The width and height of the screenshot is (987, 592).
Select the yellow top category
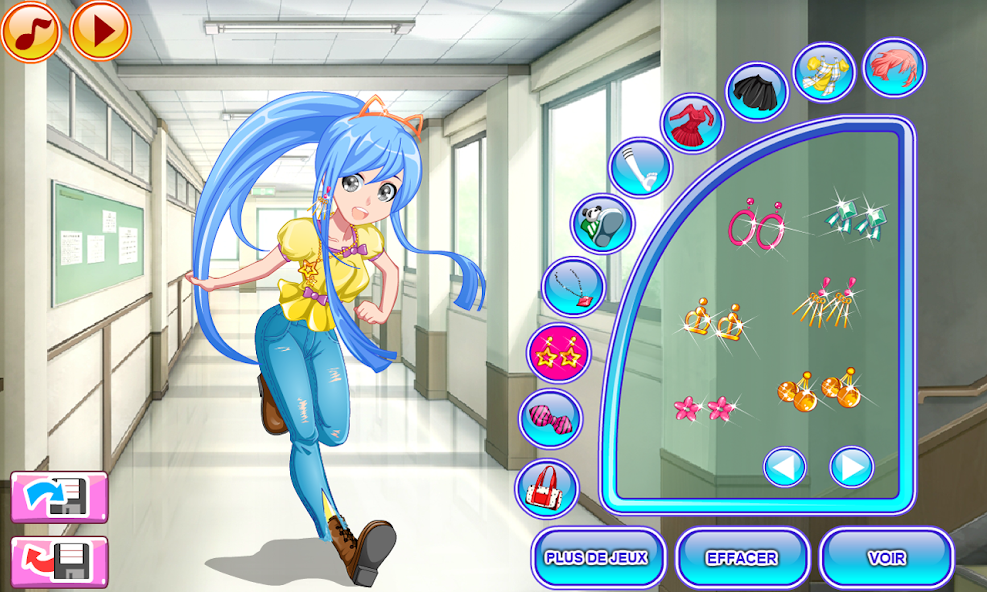(824, 72)
